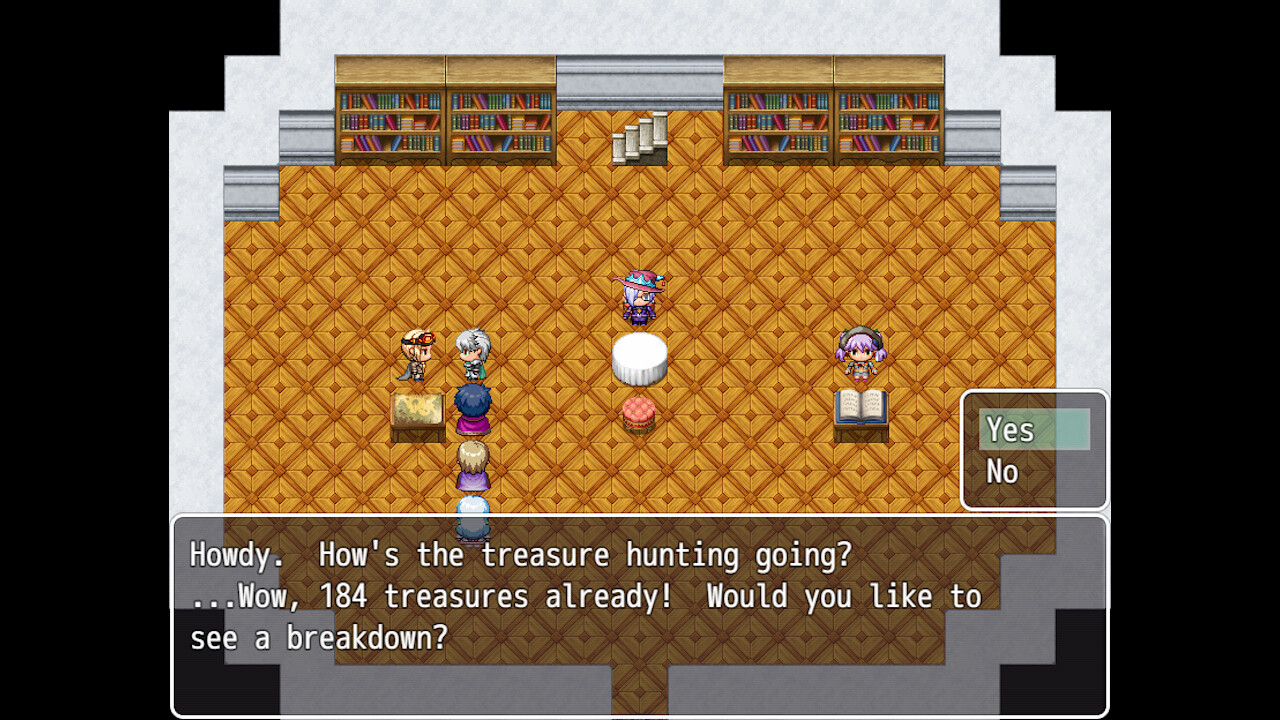Open the book on the reading stand
The image size is (1280, 720).
coord(860,408)
